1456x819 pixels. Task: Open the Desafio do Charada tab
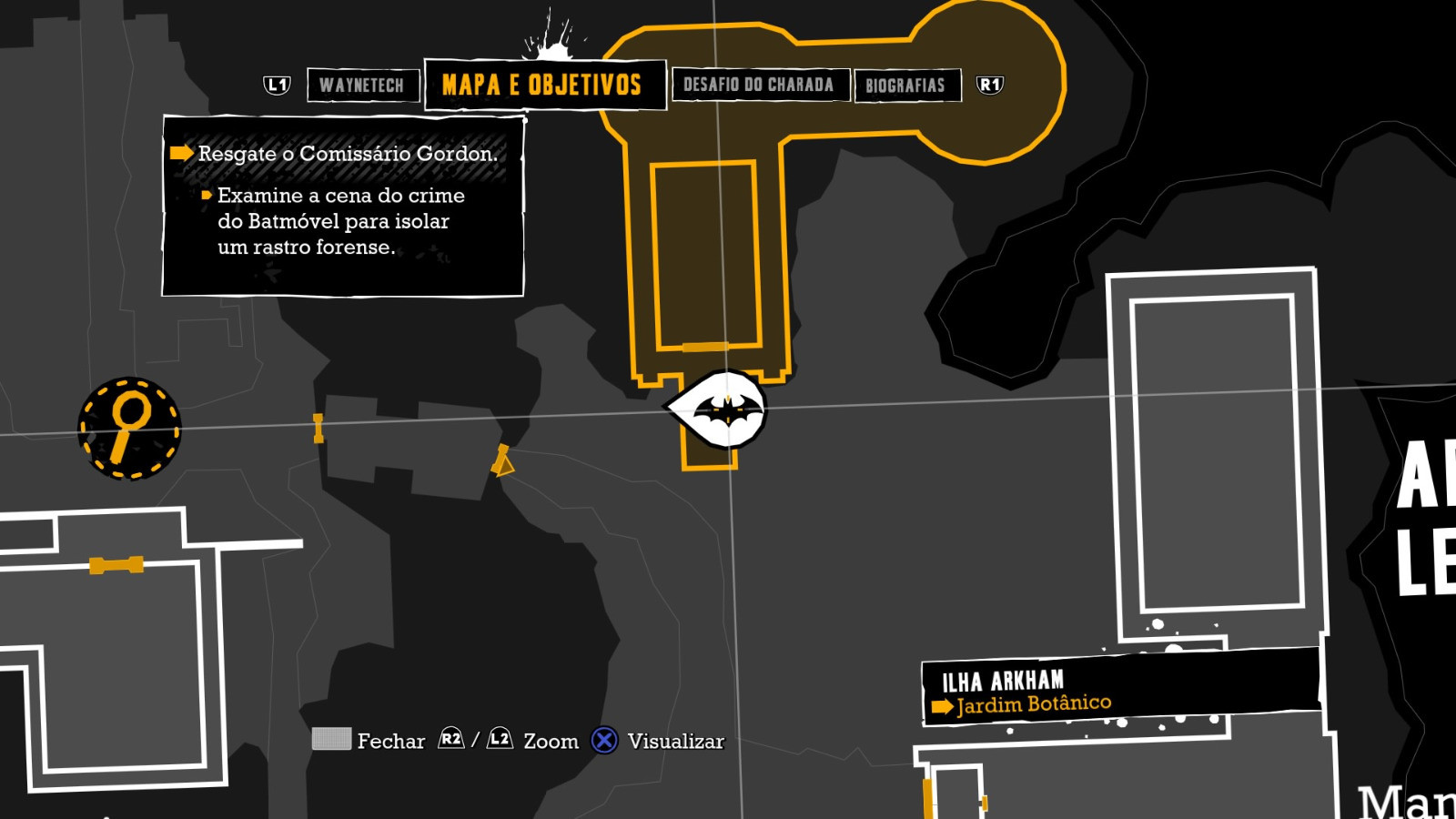(759, 86)
